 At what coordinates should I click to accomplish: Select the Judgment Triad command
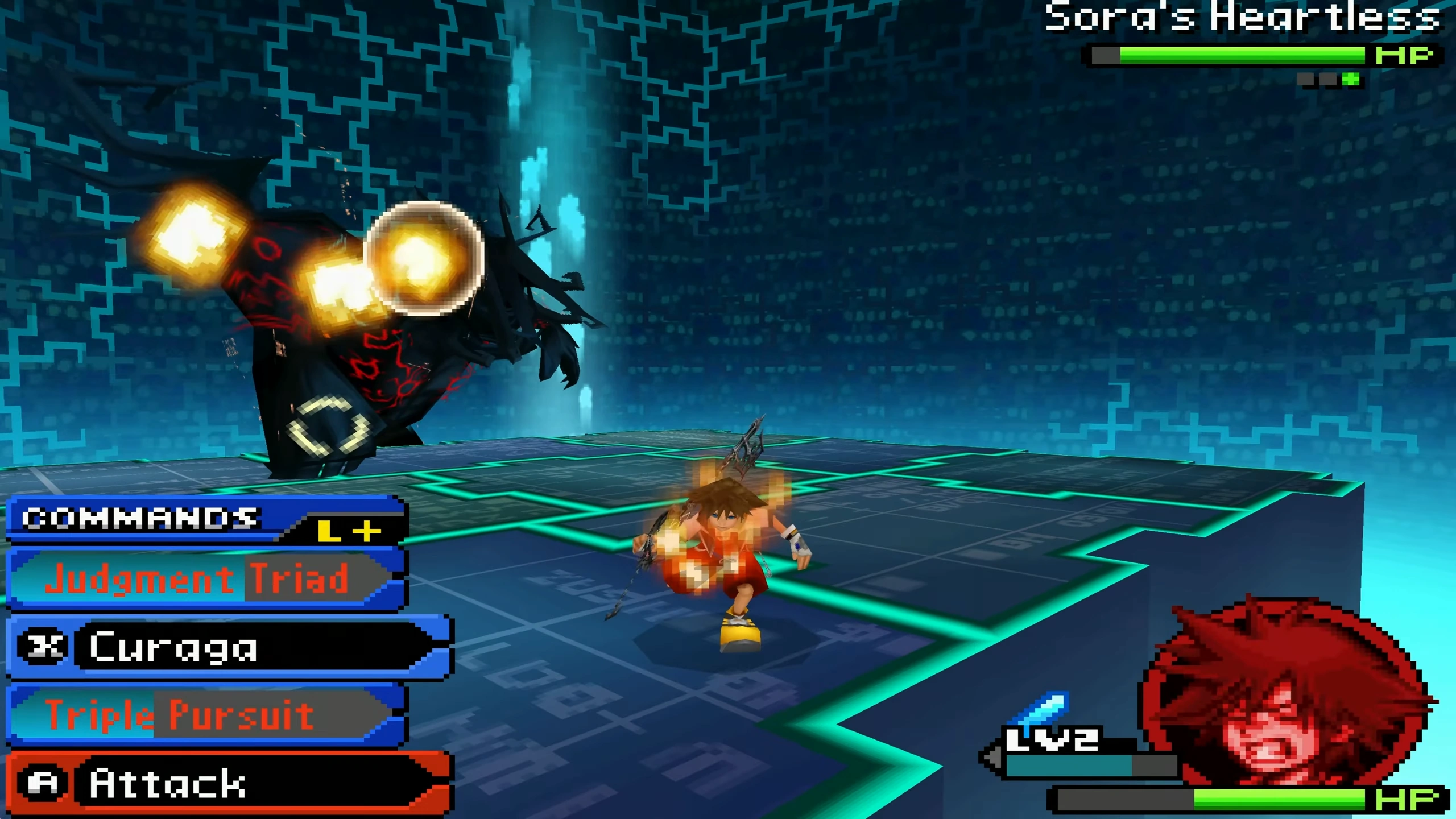[x=199, y=579]
